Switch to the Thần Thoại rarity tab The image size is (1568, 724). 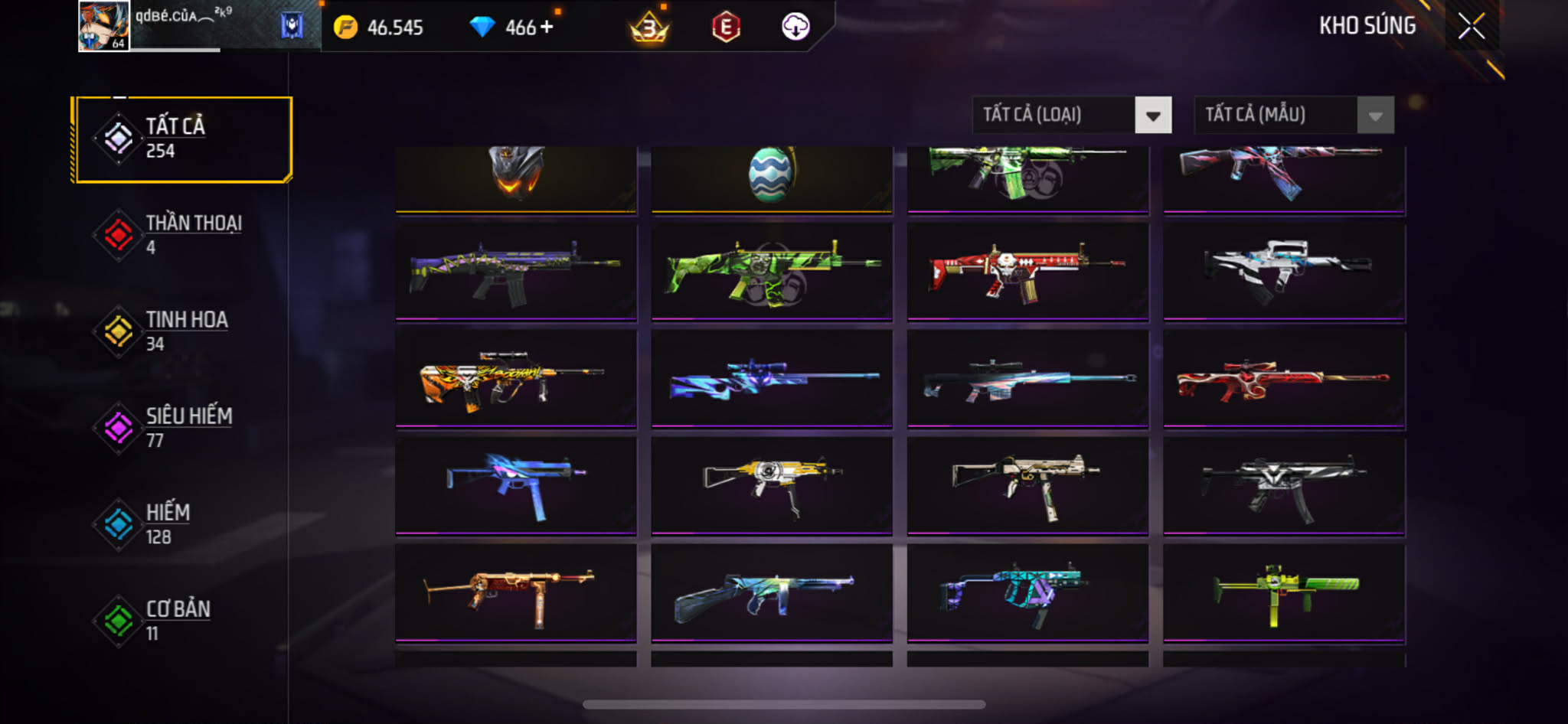tap(182, 234)
